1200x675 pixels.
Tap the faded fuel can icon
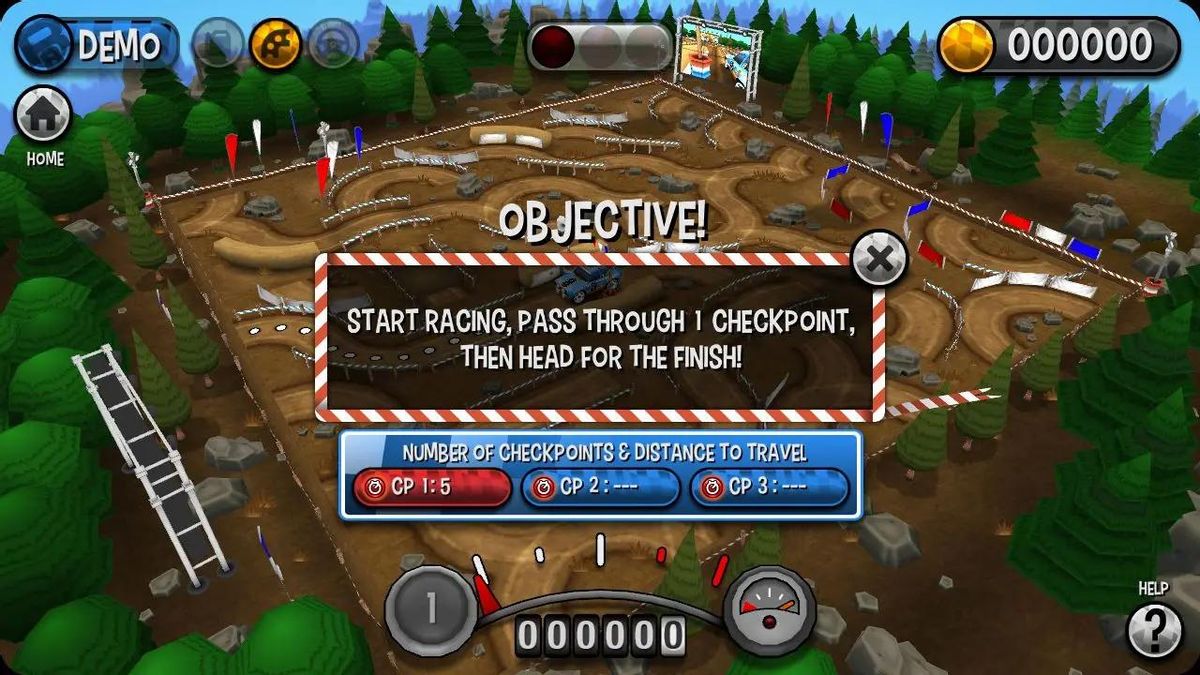pos(217,45)
